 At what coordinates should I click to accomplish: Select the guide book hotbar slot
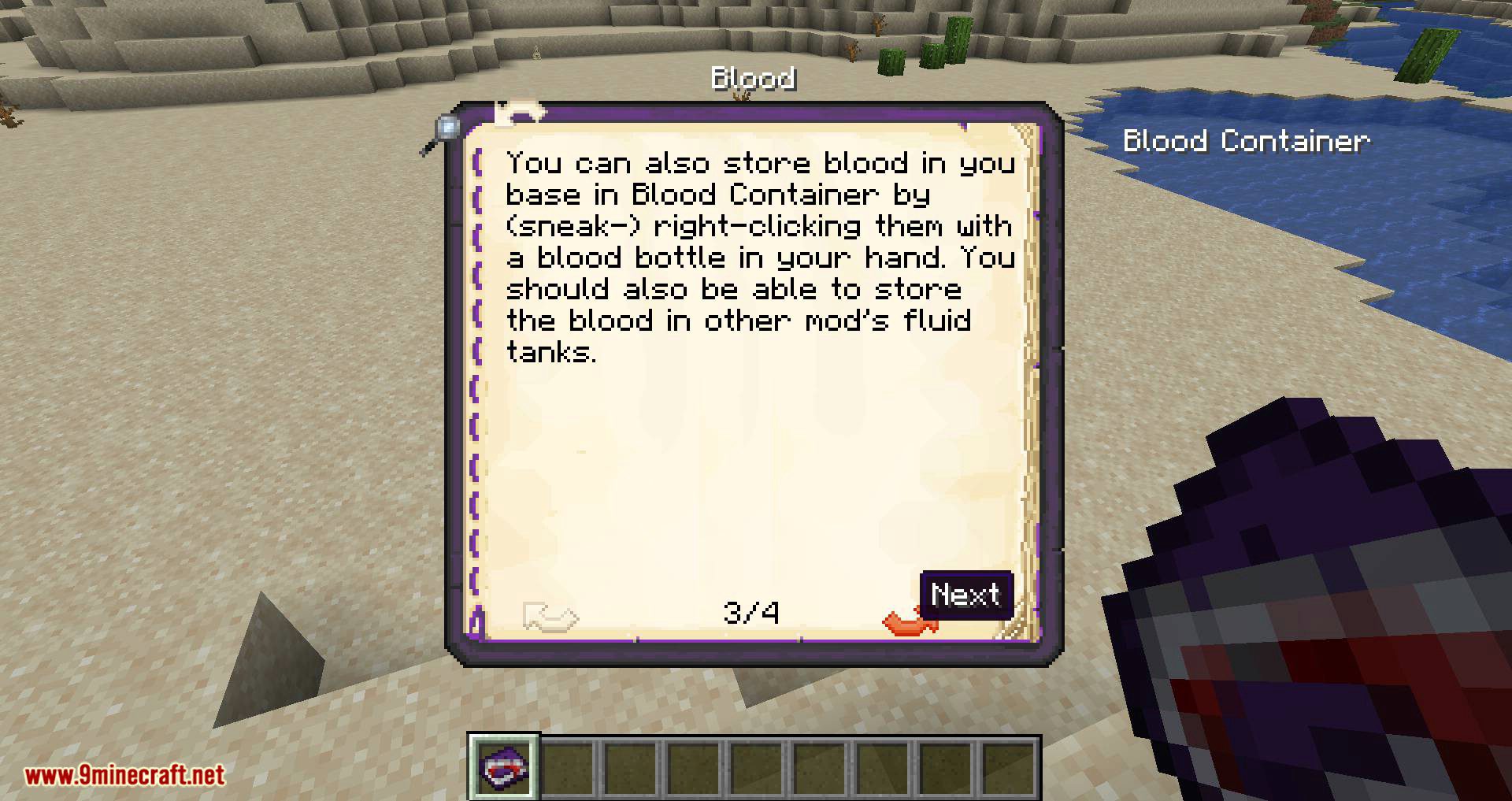(x=505, y=766)
